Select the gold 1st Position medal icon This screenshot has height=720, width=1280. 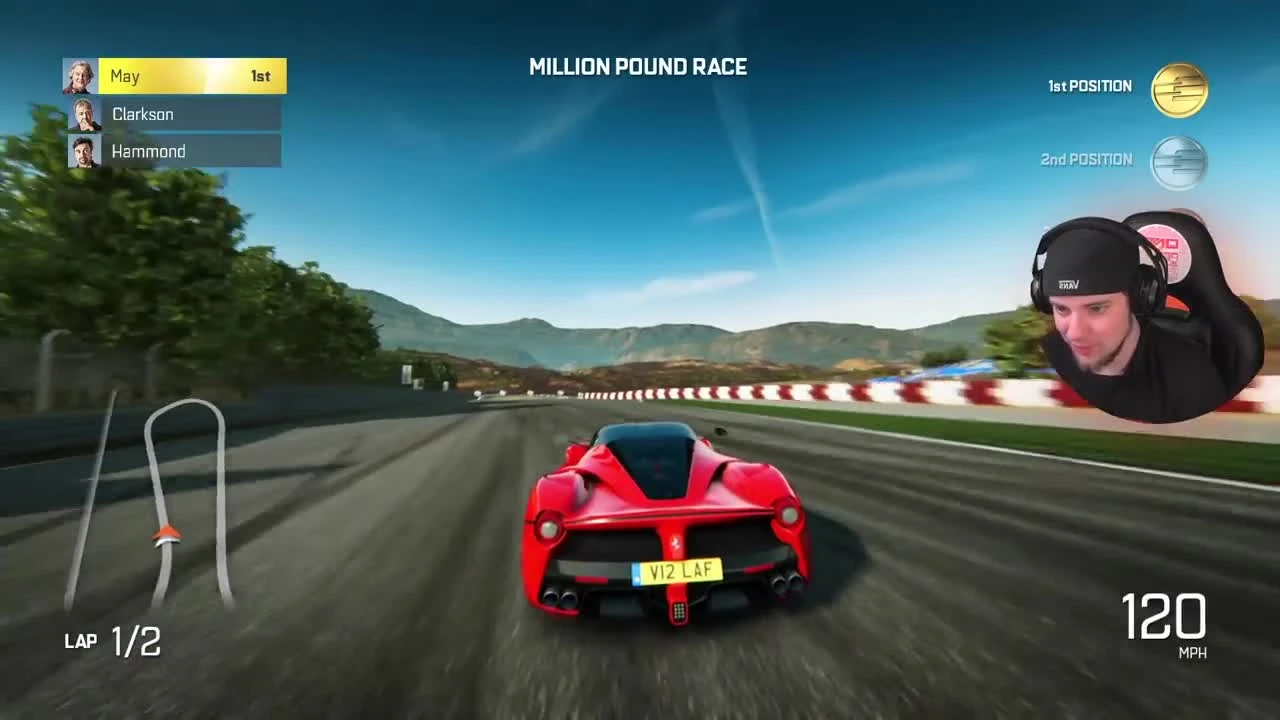click(x=1178, y=89)
